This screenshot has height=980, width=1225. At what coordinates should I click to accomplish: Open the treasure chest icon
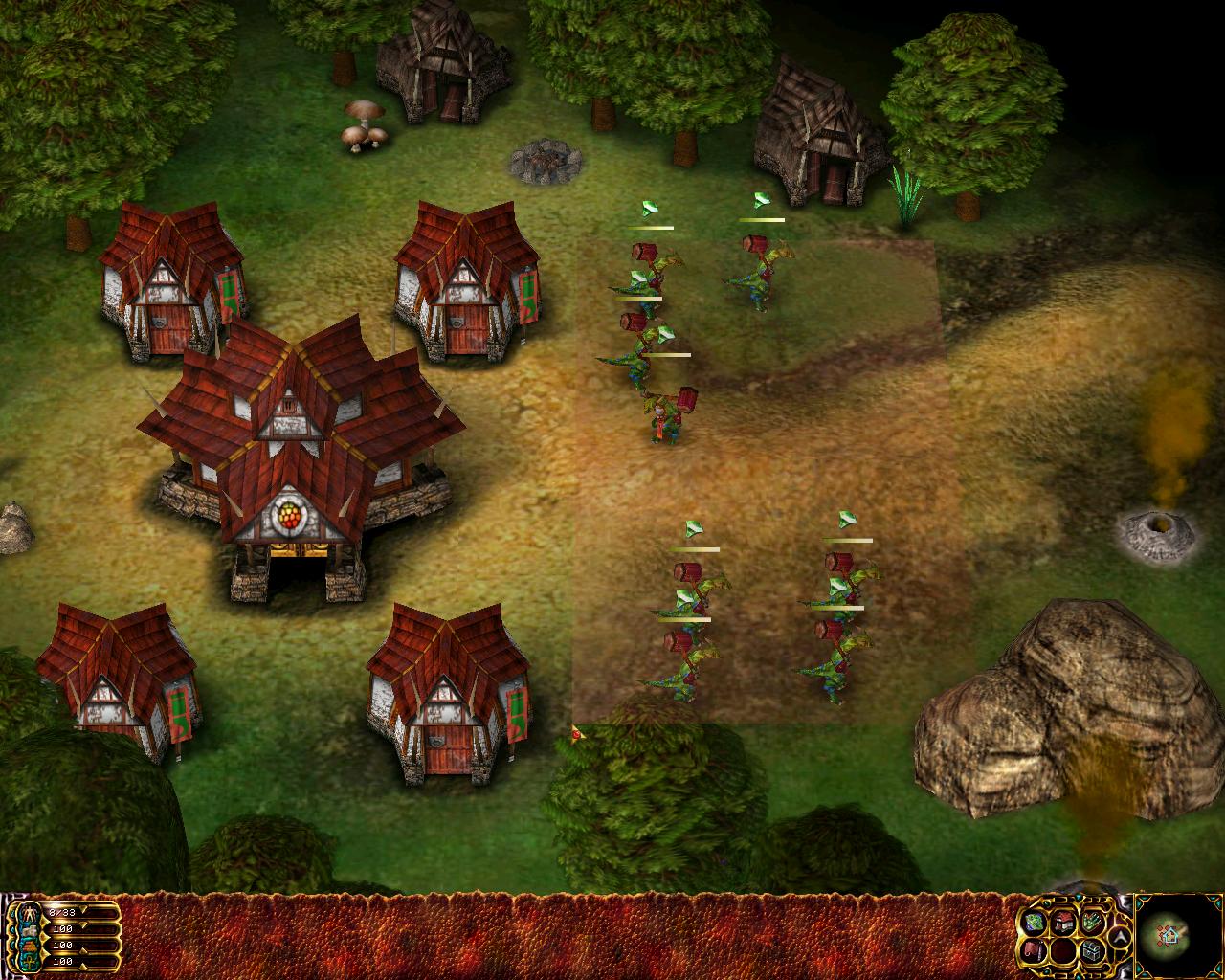click(x=1092, y=951)
